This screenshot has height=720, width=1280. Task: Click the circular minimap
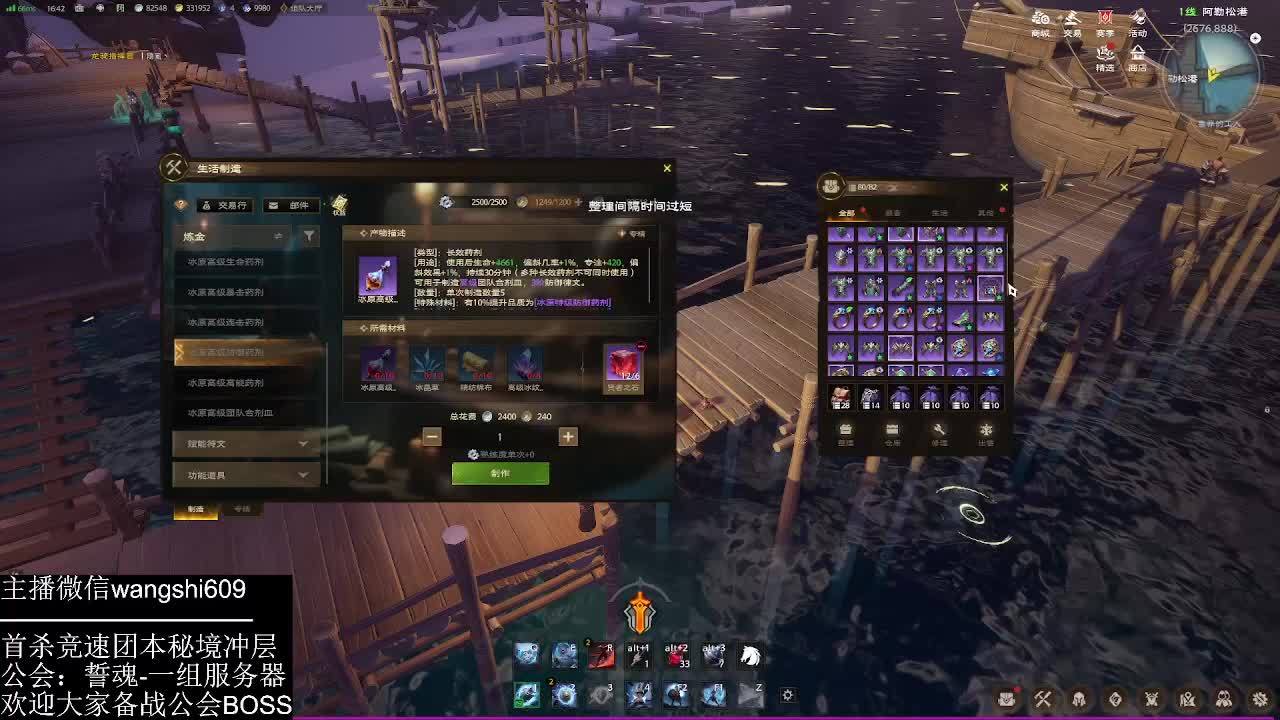(1212, 75)
